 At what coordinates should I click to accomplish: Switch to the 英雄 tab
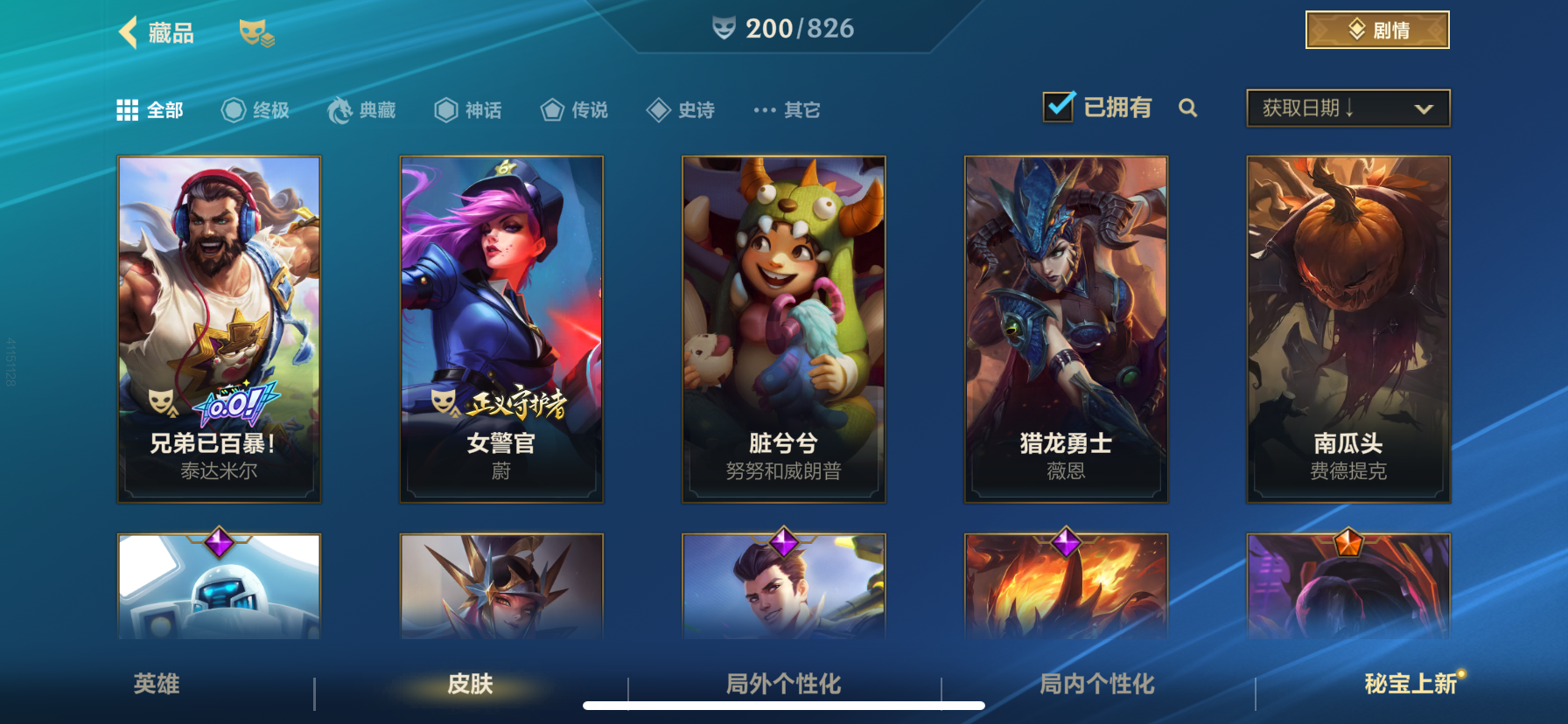pyautogui.click(x=157, y=686)
